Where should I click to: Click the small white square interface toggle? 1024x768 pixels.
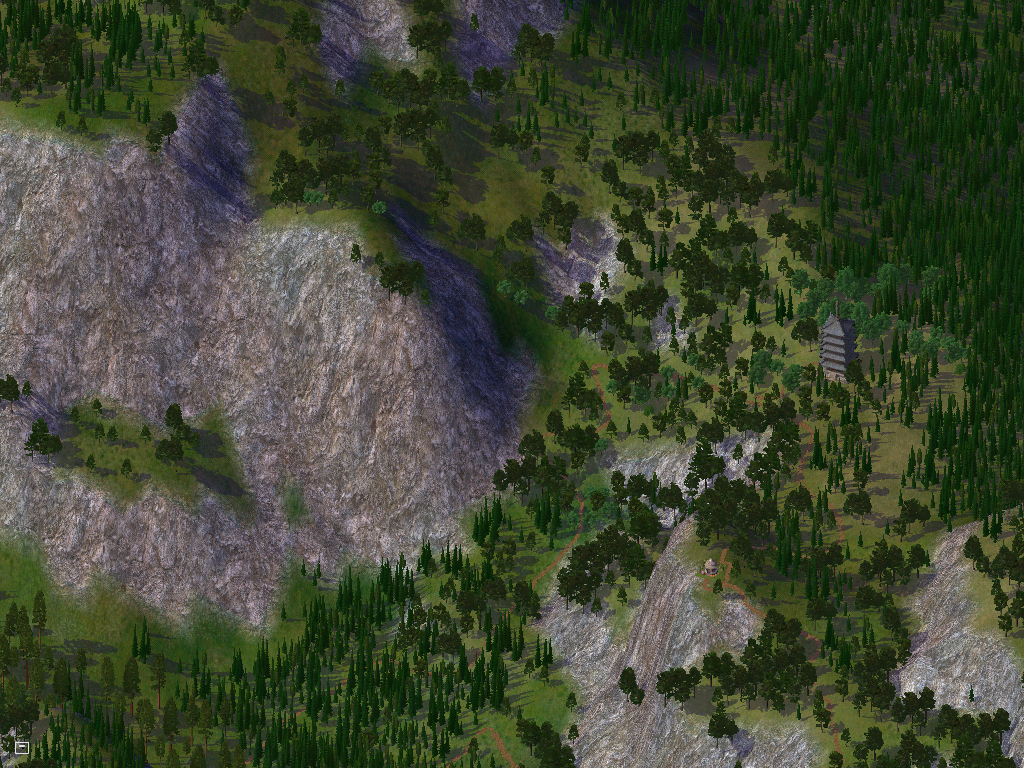(x=22, y=746)
